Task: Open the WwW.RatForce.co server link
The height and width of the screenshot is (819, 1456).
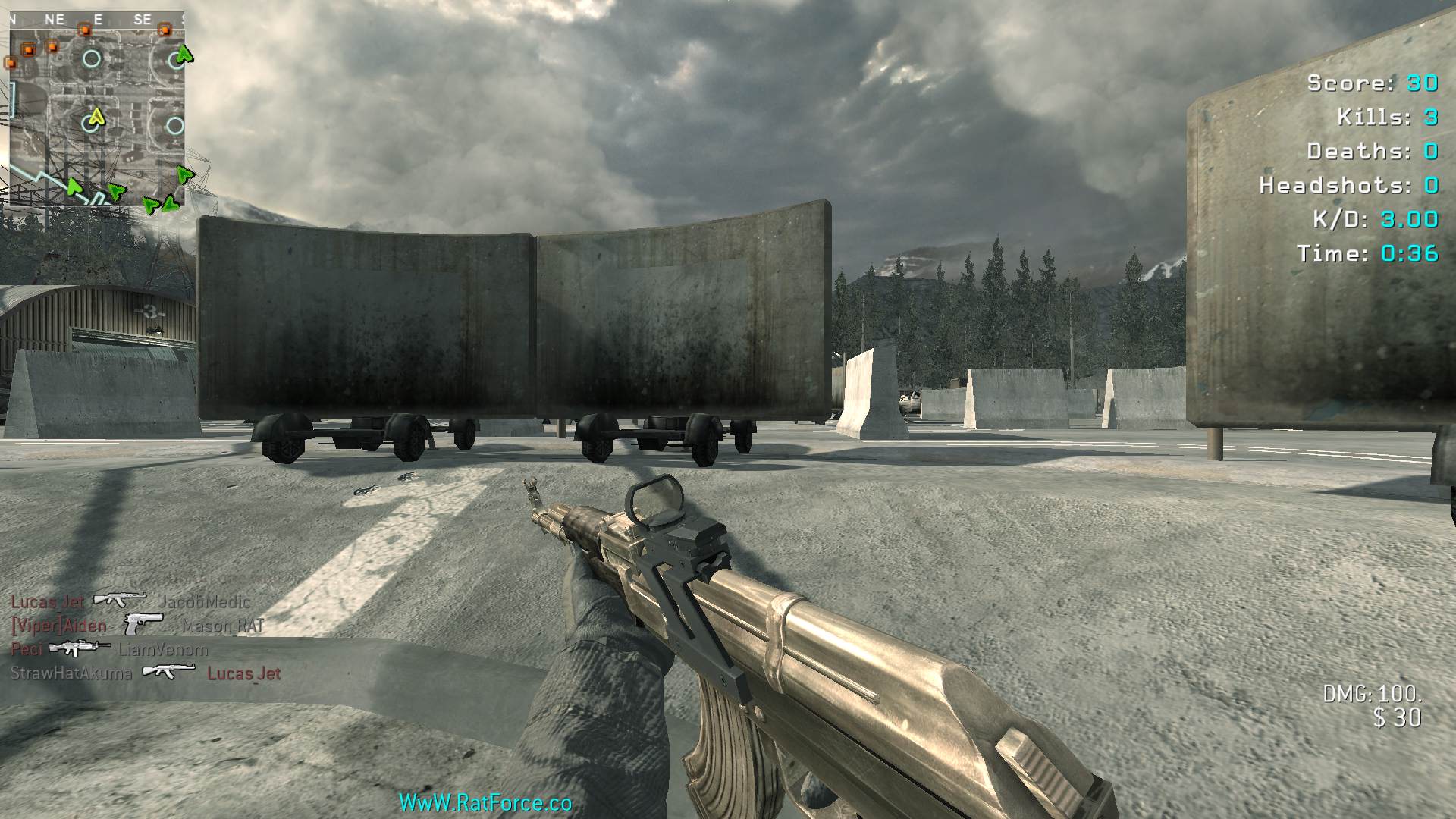Action: coord(485,802)
